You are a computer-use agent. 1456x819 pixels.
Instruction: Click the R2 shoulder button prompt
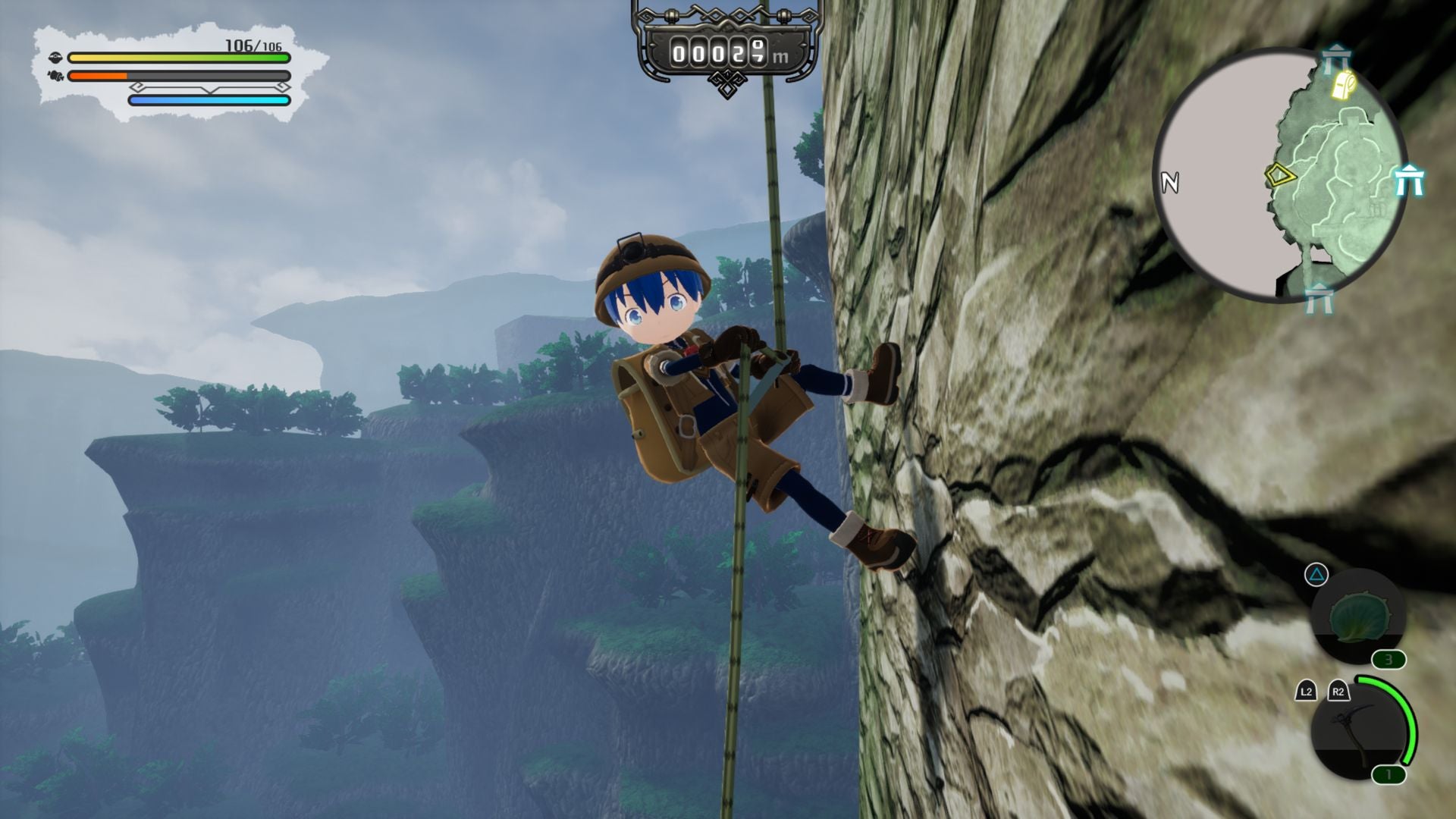click(1338, 691)
